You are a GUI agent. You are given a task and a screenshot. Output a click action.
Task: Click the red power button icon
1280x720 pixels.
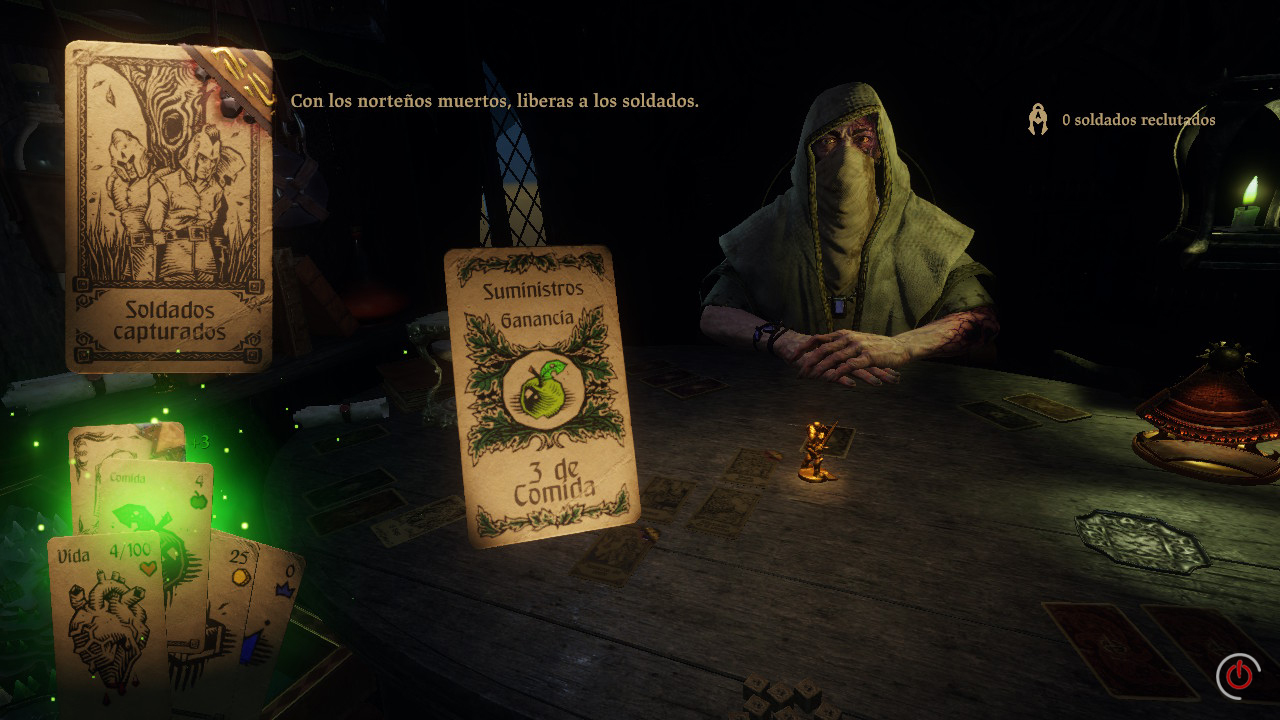coord(1239,675)
